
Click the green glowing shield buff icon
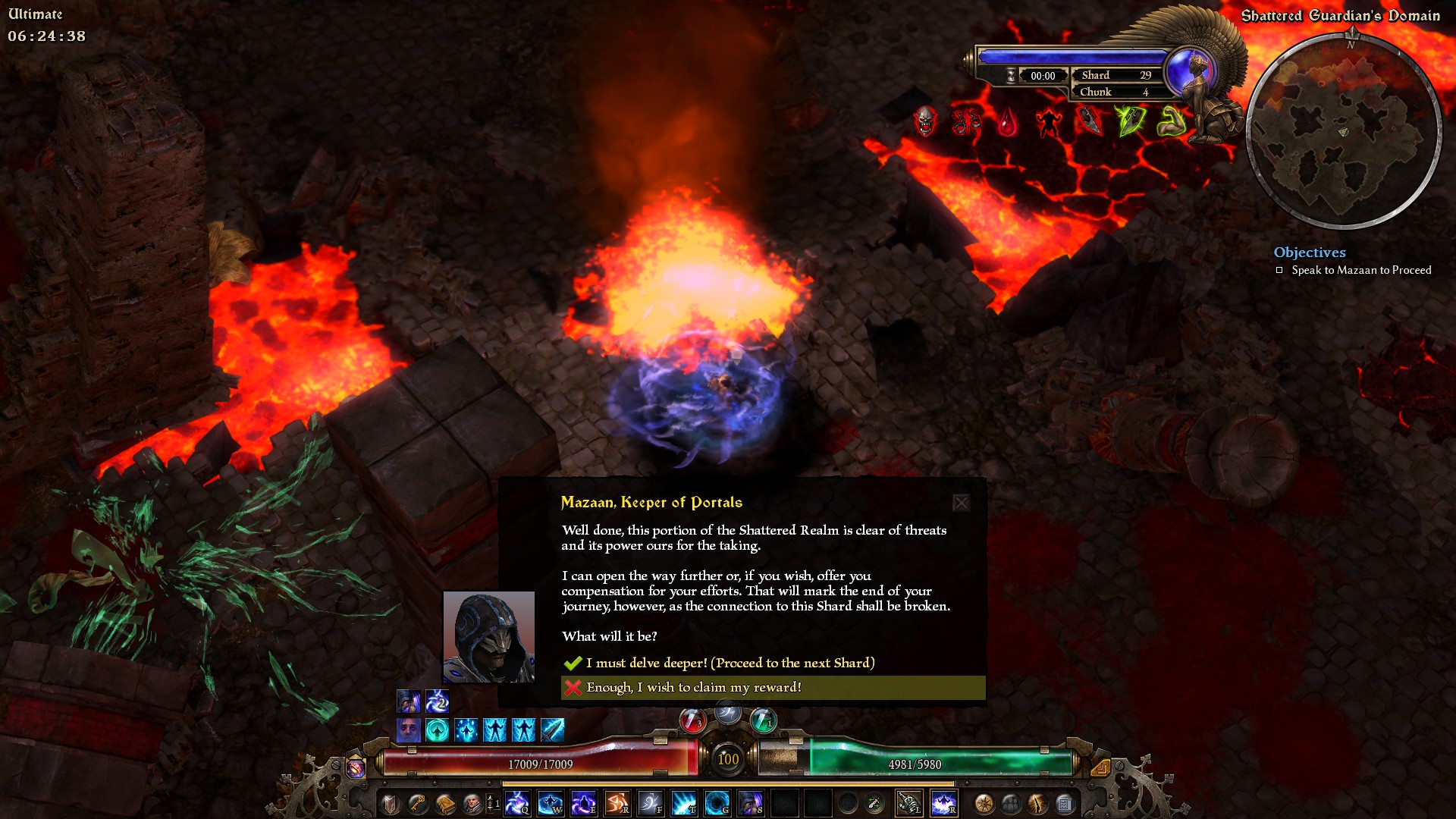point(1130,121)
